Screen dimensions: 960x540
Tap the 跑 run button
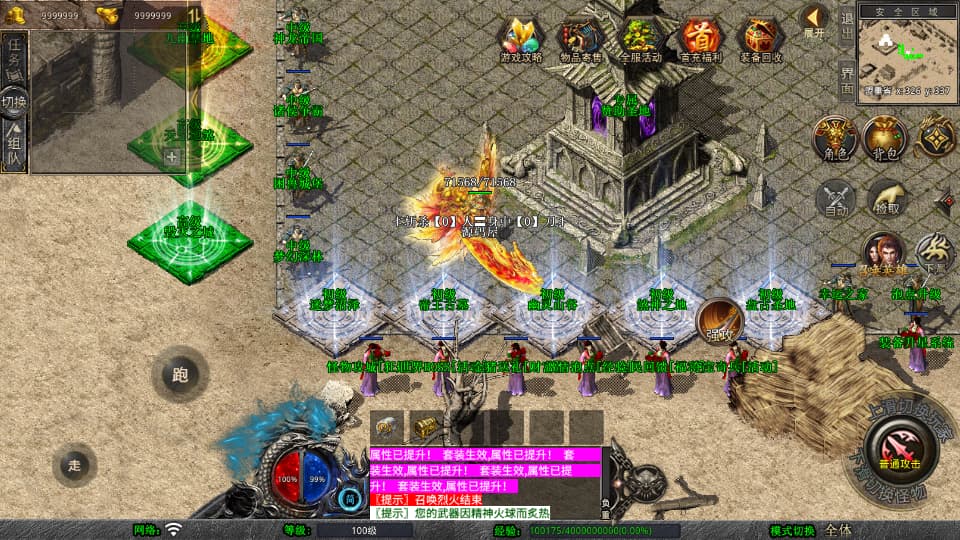[x=180, y=376]
